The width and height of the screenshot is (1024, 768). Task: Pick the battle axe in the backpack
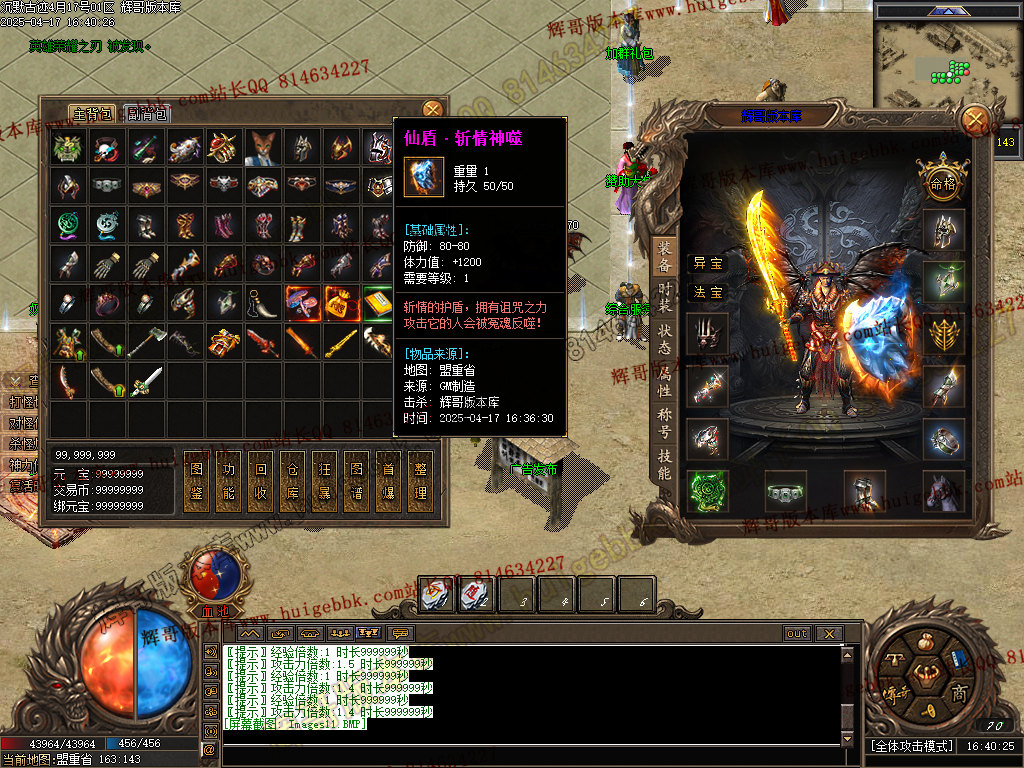(145, 342)
